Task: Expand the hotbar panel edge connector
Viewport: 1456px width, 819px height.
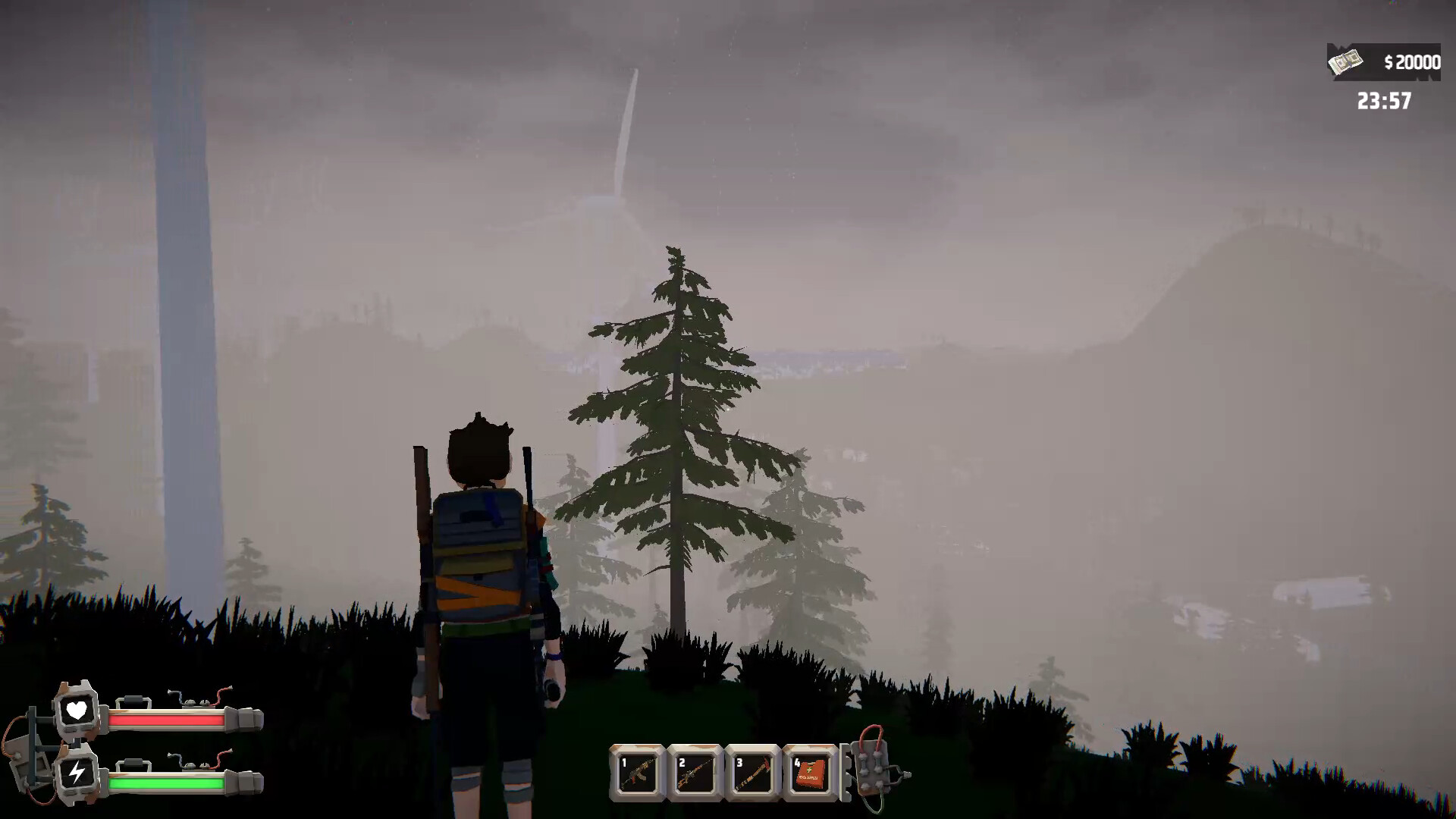Action: coord(845,772)
